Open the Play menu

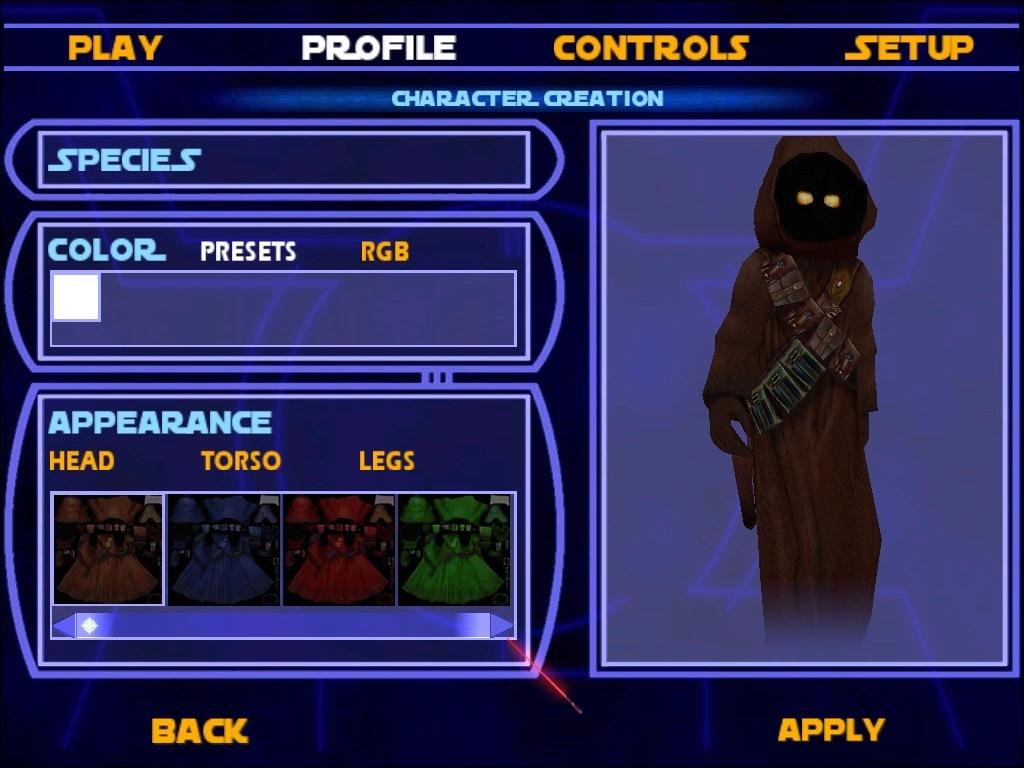[x=115, y=47]
